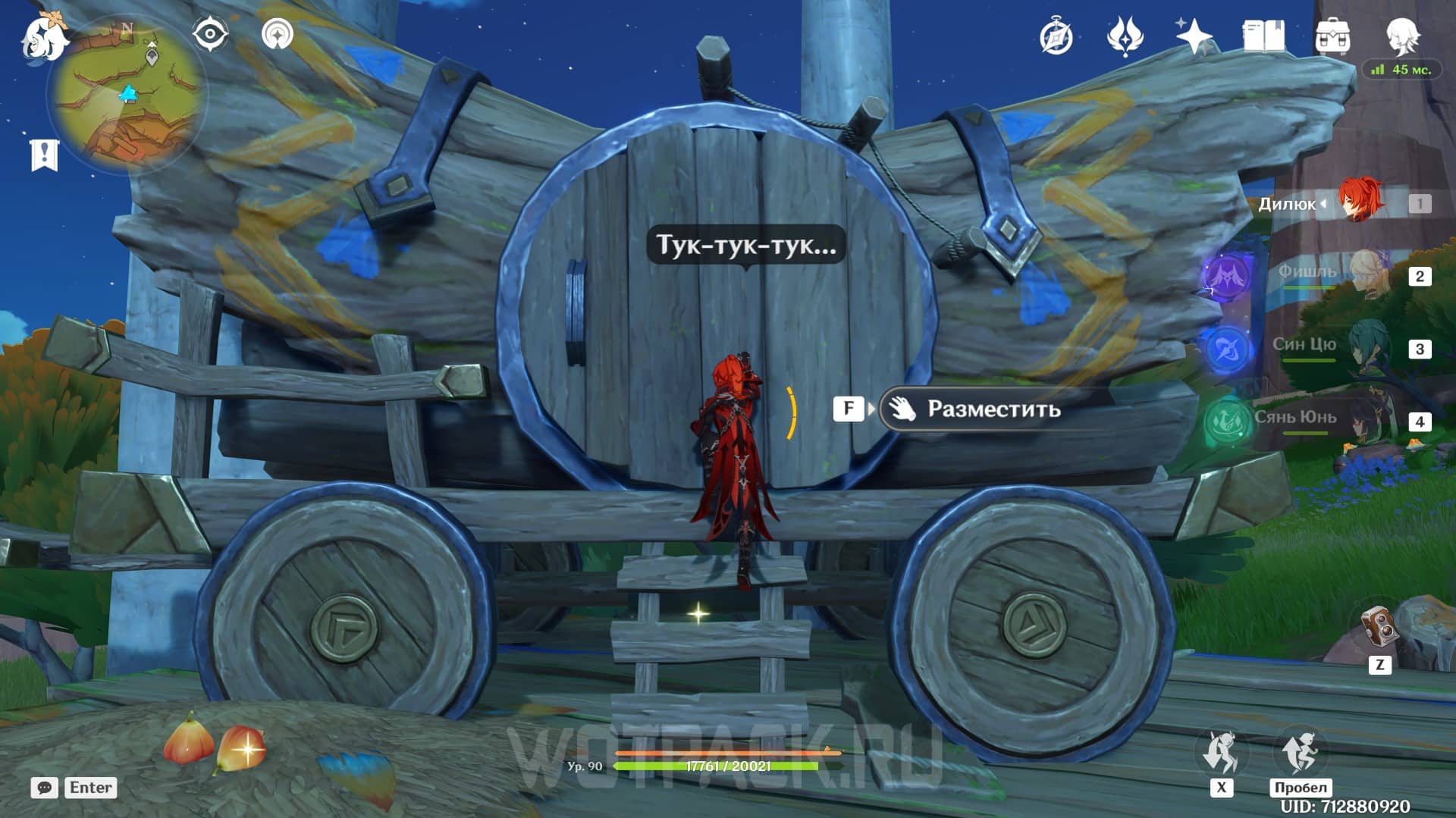This screenshot has height=818, width=1456.
Task: Open the quest exclamation banner icon
Action: pyautogui.click(x=44, y=155)
